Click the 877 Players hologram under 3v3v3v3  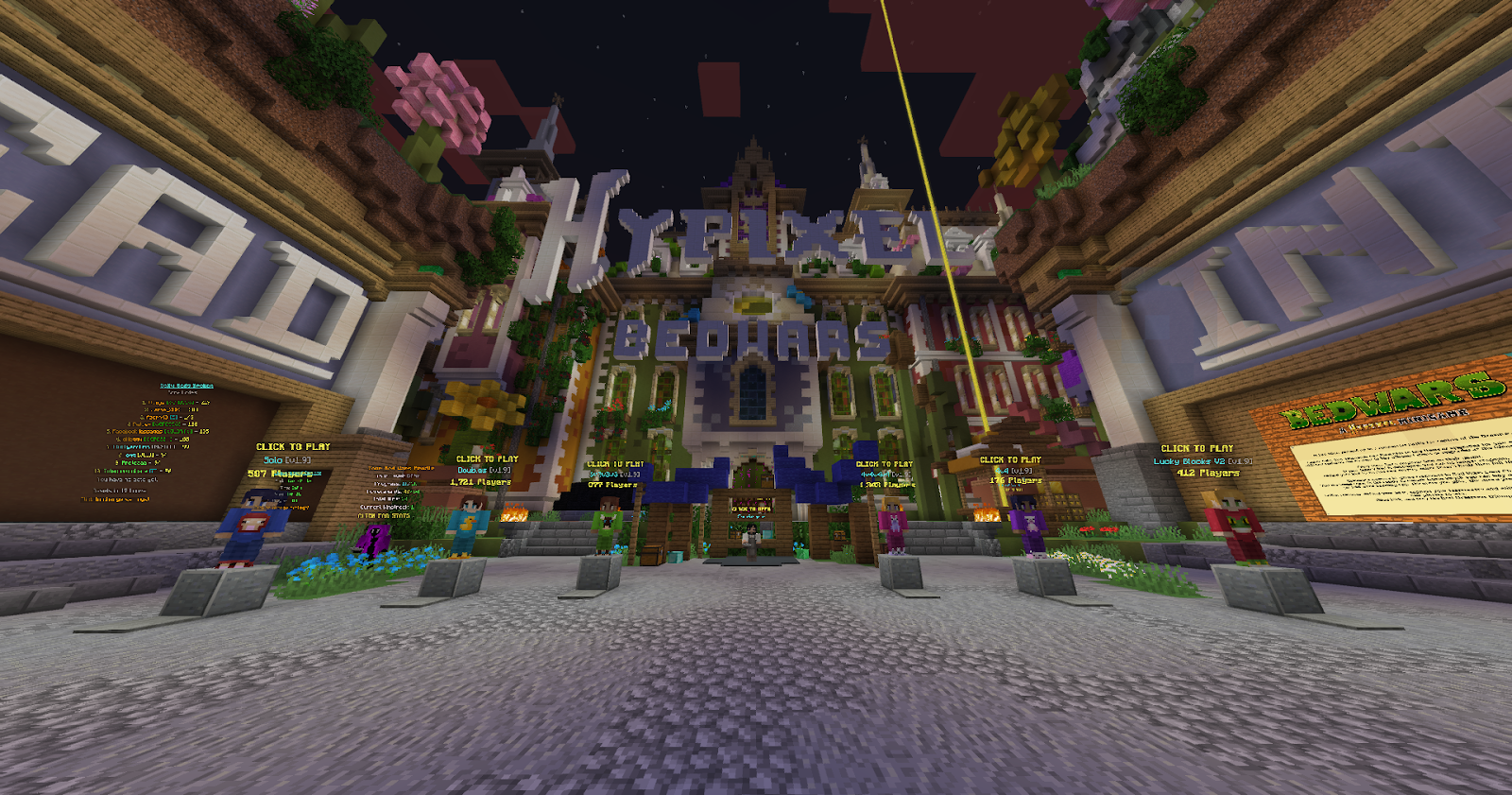[610, 485]
